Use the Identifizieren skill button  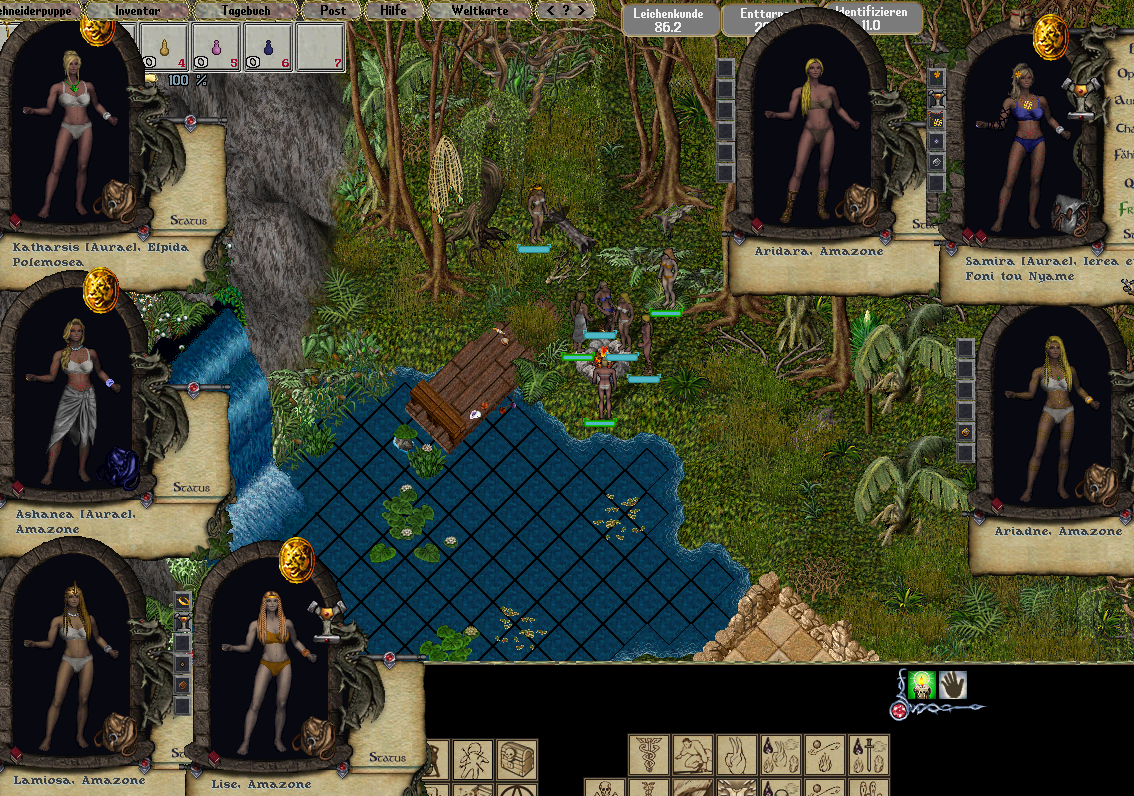(x=871, y=18)
